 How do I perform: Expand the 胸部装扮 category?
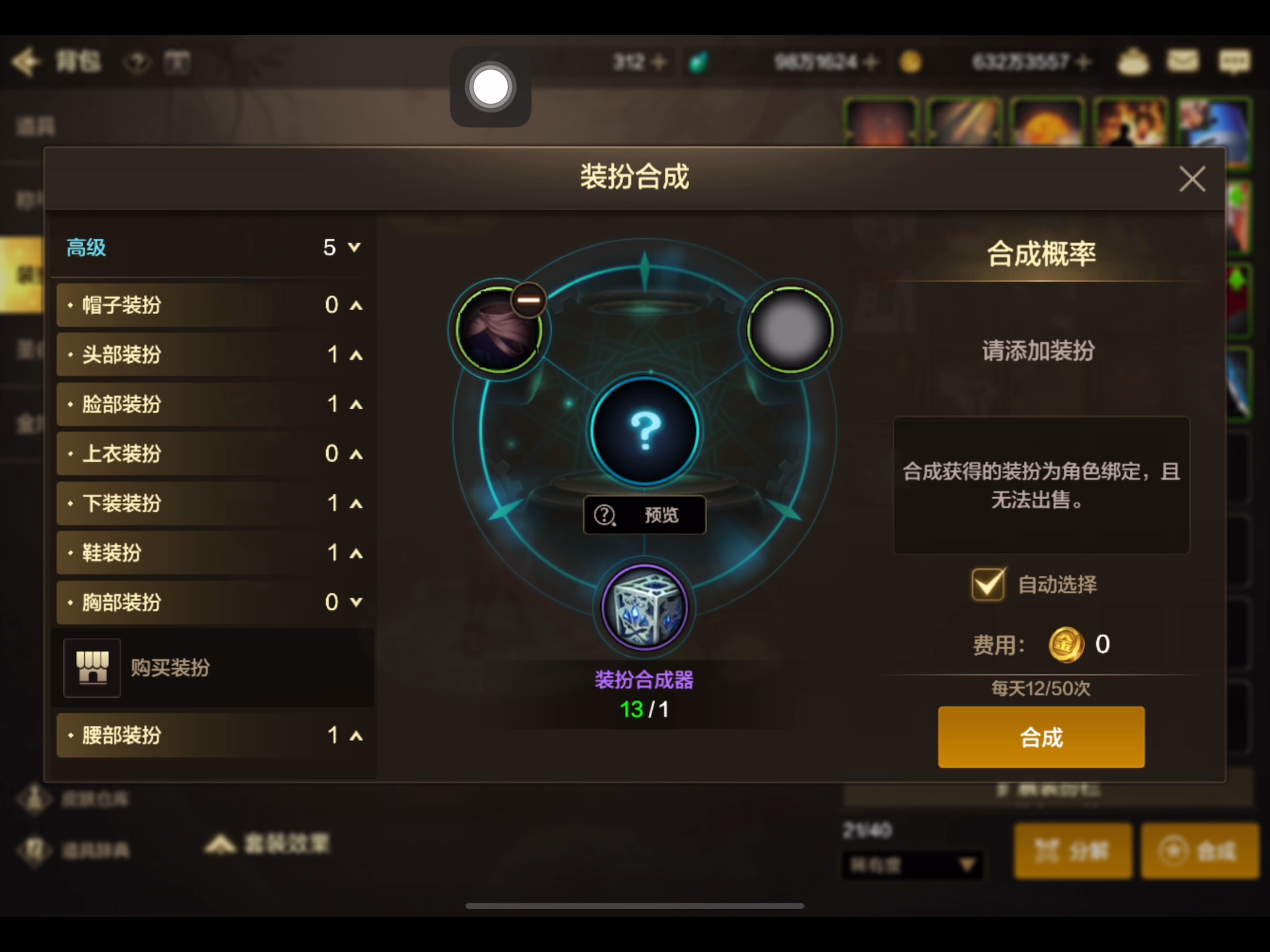point(355,601)
